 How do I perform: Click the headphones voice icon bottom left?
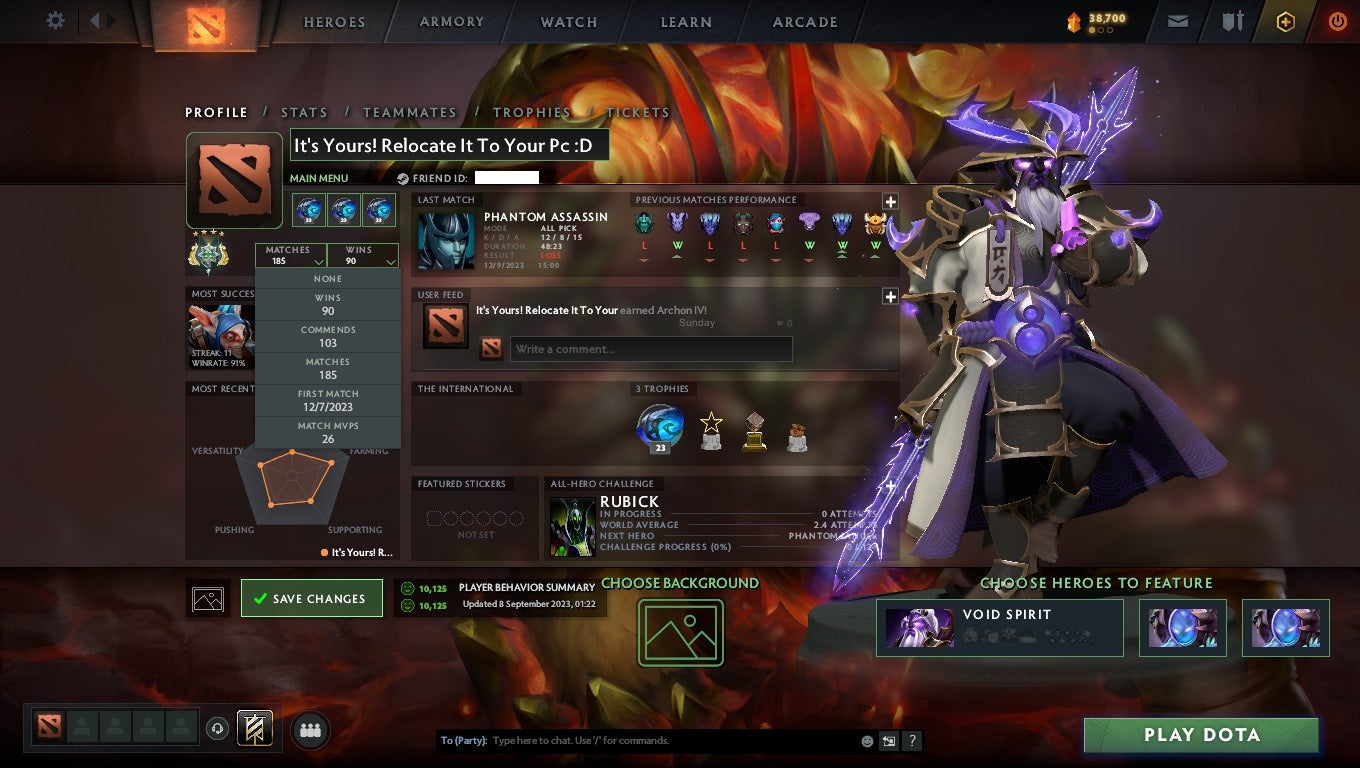218,729
